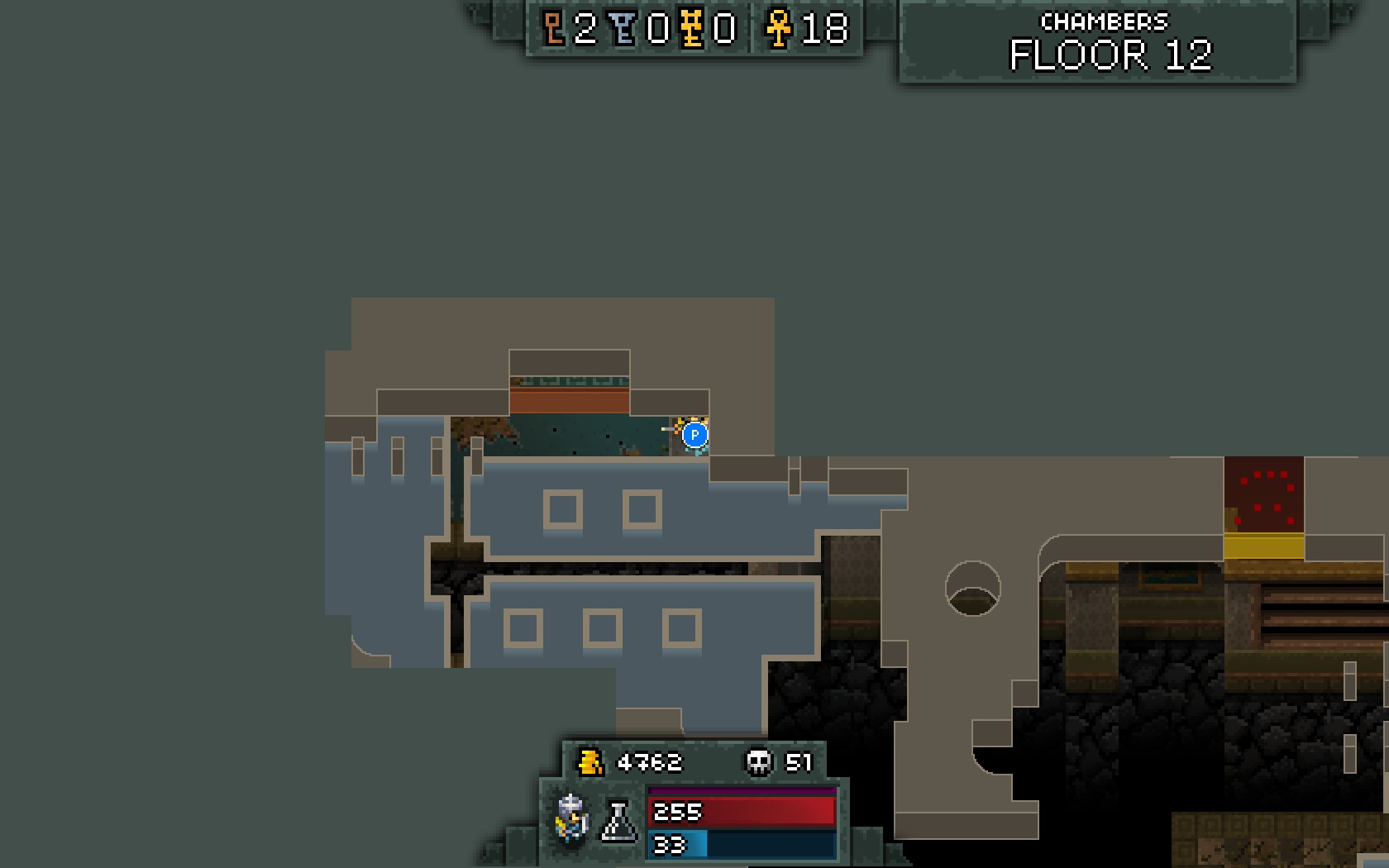Select the armored knight character portrait
Screen dimensions: 1389x868
572,818
